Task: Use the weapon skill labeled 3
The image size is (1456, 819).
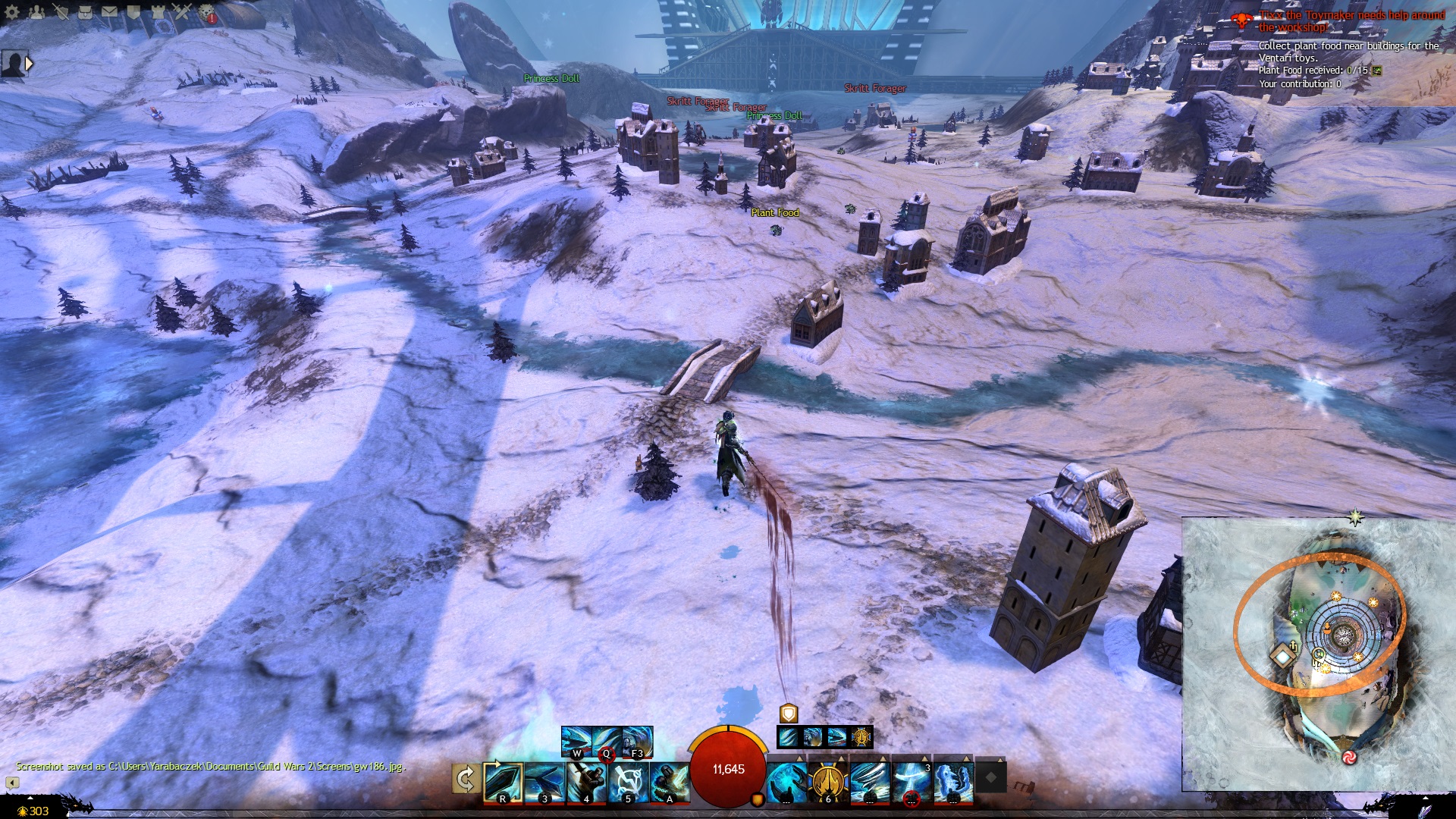Action: tap(544, 783)
